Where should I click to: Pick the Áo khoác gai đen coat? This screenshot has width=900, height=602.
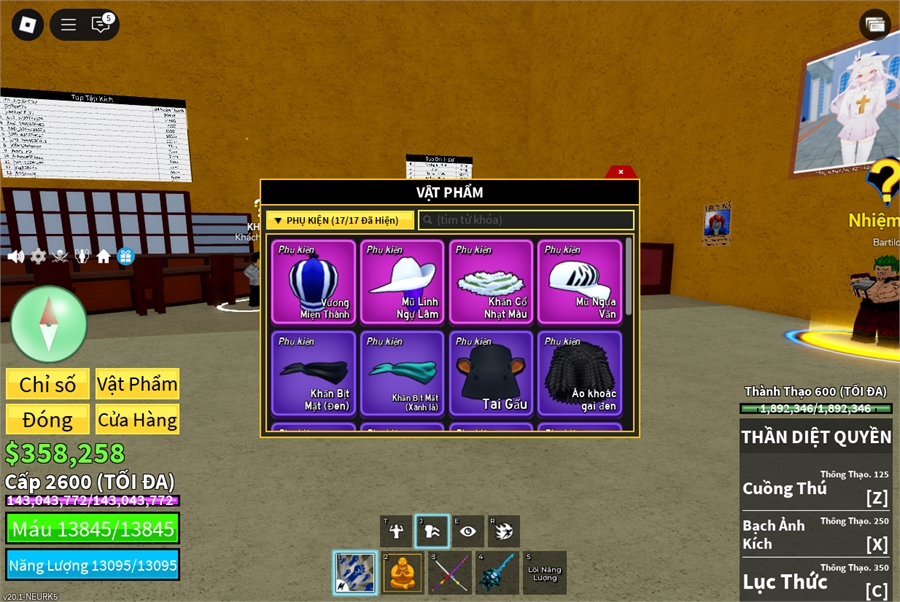[x=580, y=373]
